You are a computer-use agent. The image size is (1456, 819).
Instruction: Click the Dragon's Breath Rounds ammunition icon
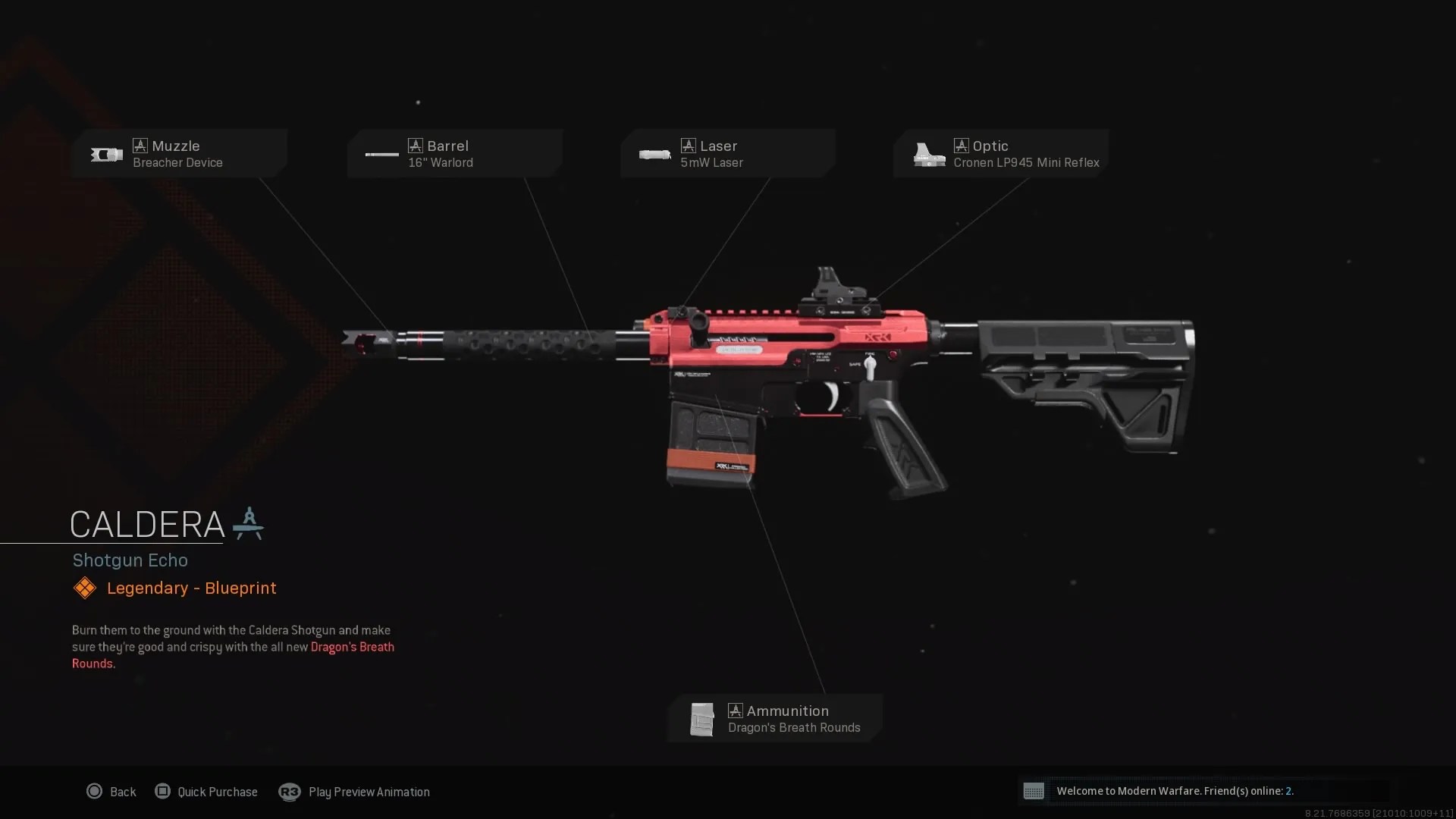click(702, 719)
